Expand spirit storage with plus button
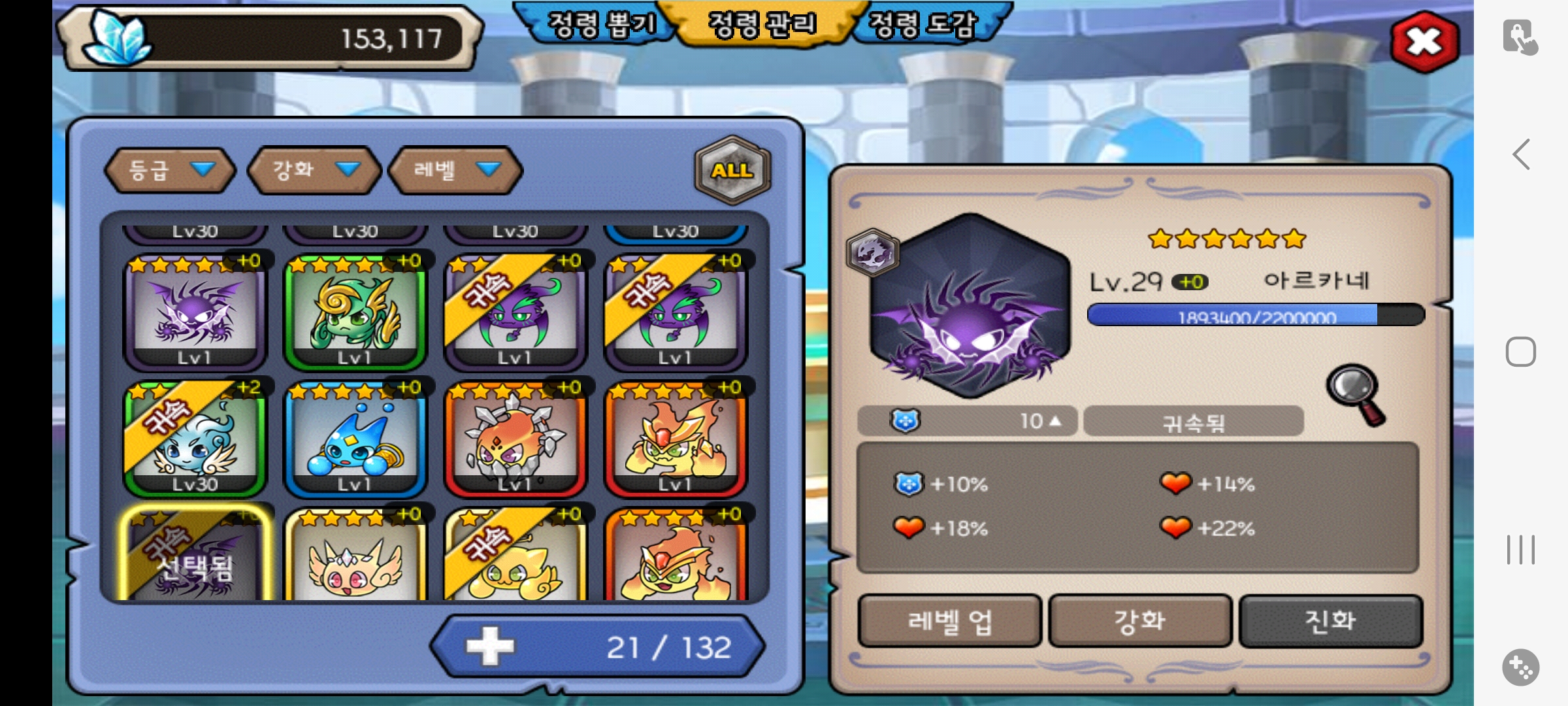 pyautogui.click(x=490, y=647)
